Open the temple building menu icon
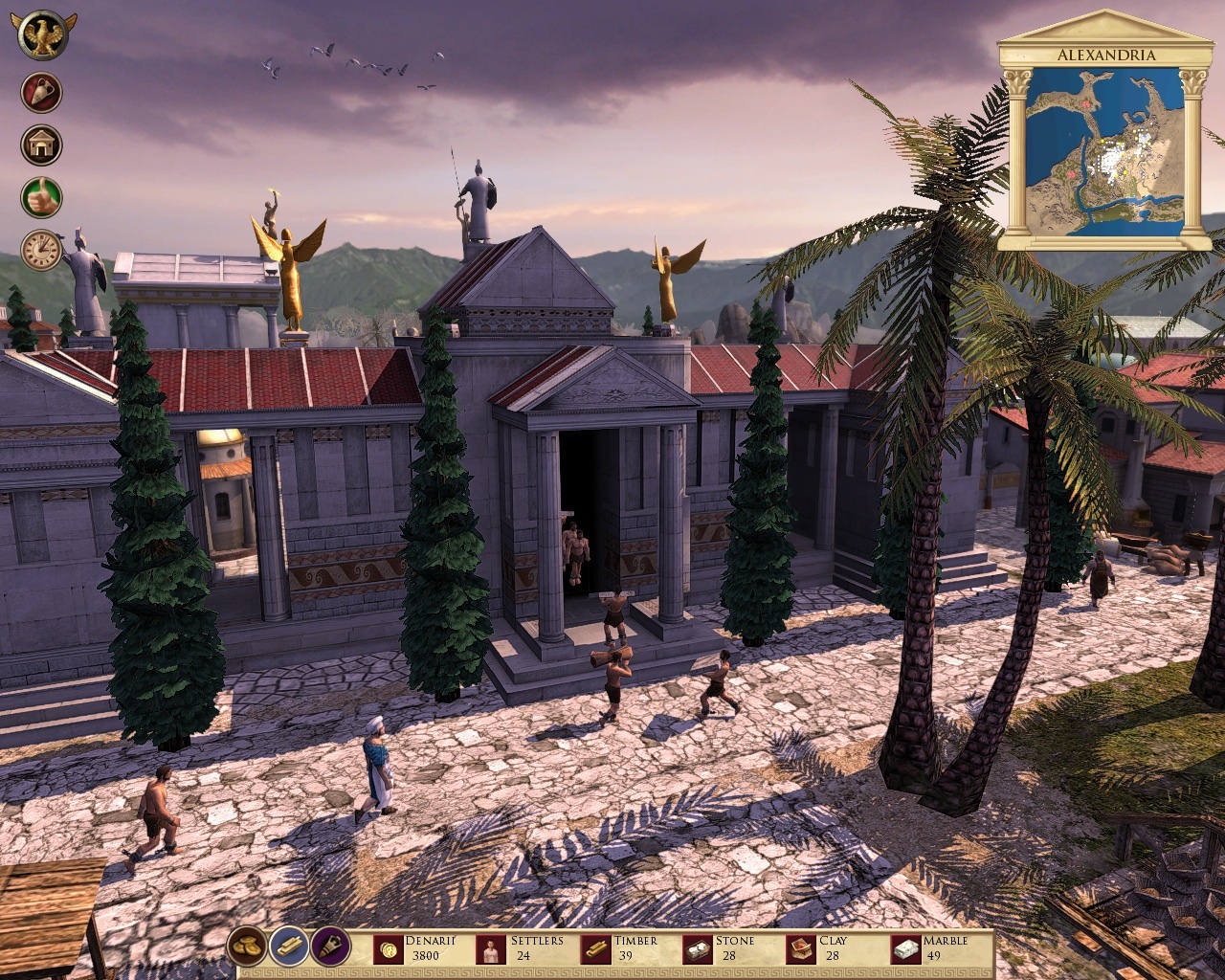 tap(40, 145)
